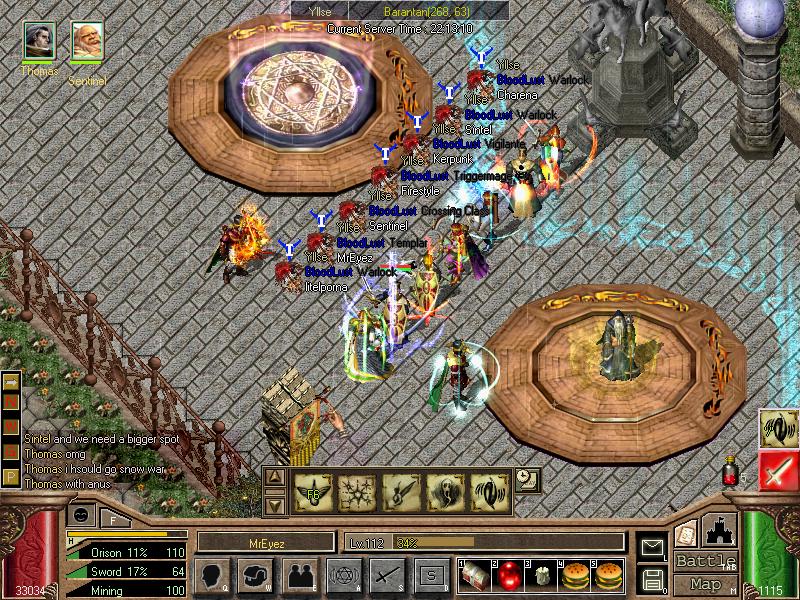Viewport: 800px width, 600px height.
Task: Activate the ghost face skill icon
Action: [446, 492]
